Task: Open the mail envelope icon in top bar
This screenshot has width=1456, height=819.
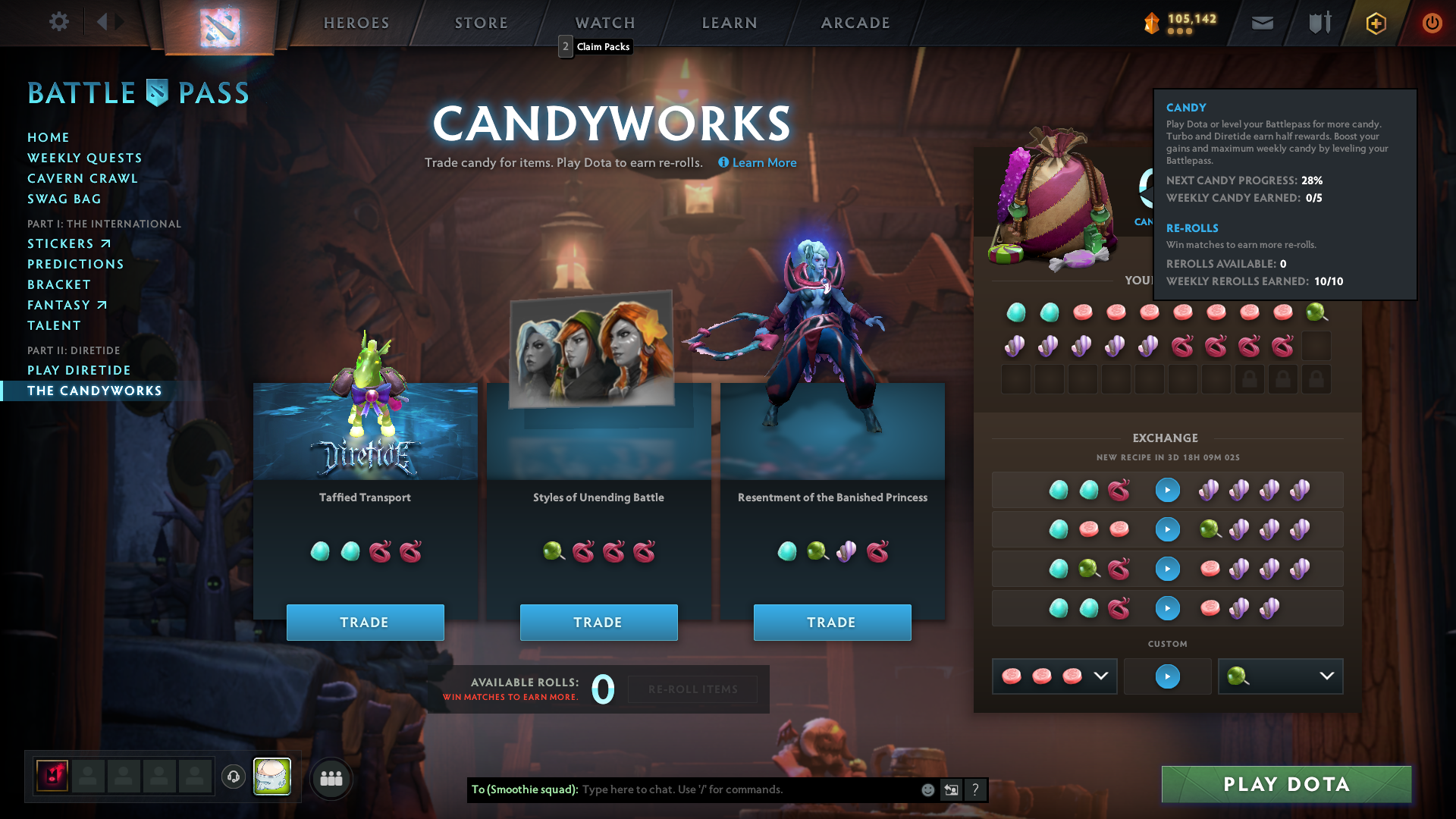Action: [x=1262, y=23]
